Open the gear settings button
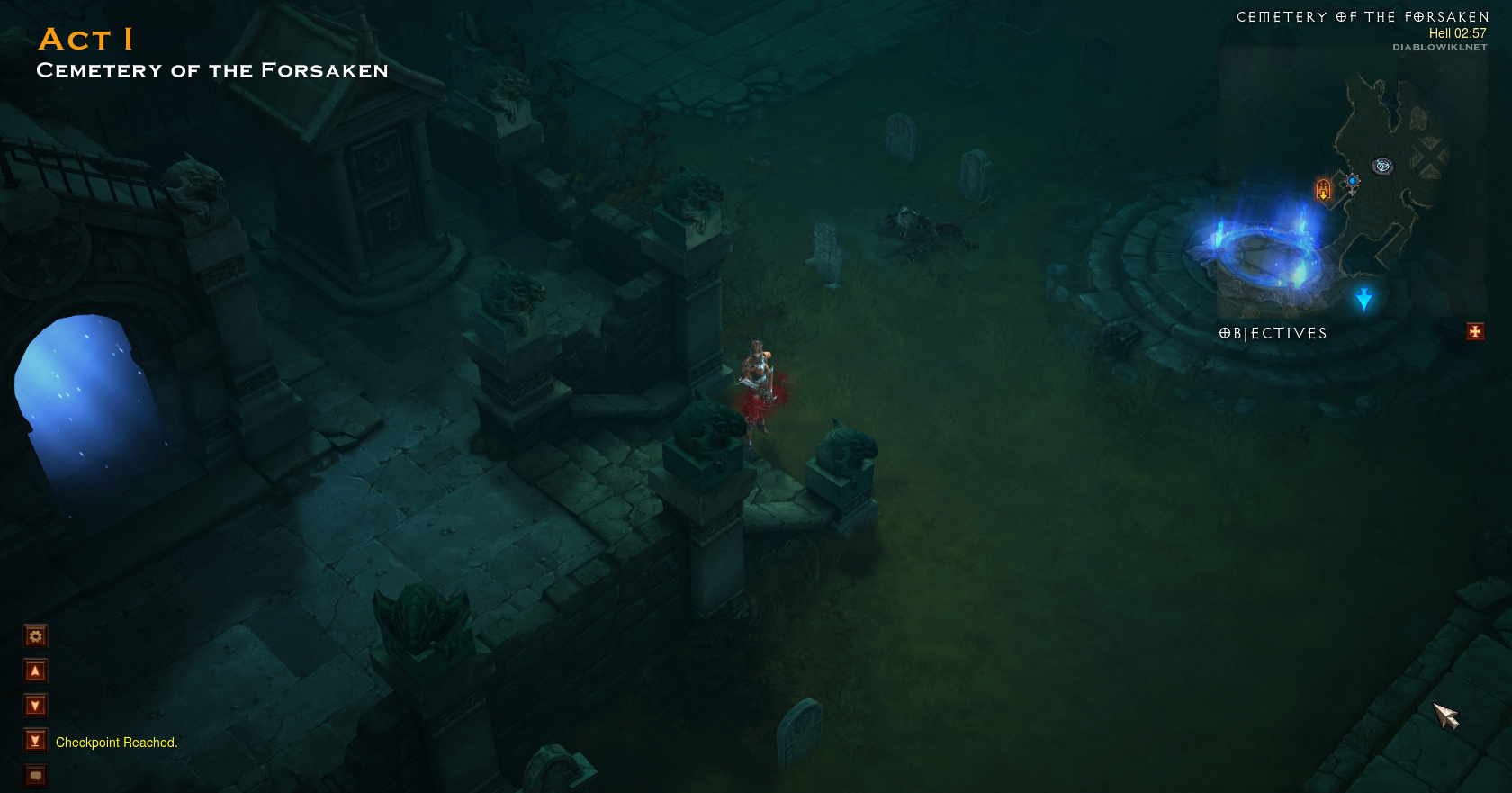Screen dimensions: 1512x793 pyautogui.click(x=35, y=636)
